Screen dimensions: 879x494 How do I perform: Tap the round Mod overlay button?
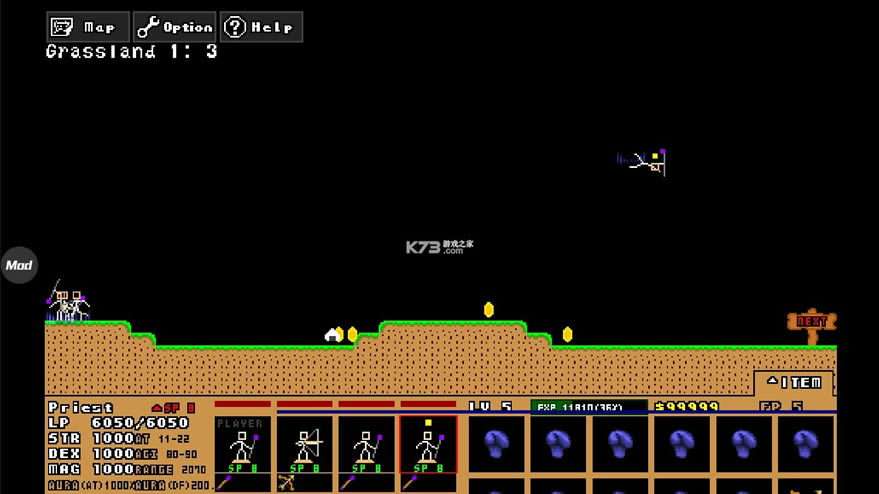click(x=18, y=265)
